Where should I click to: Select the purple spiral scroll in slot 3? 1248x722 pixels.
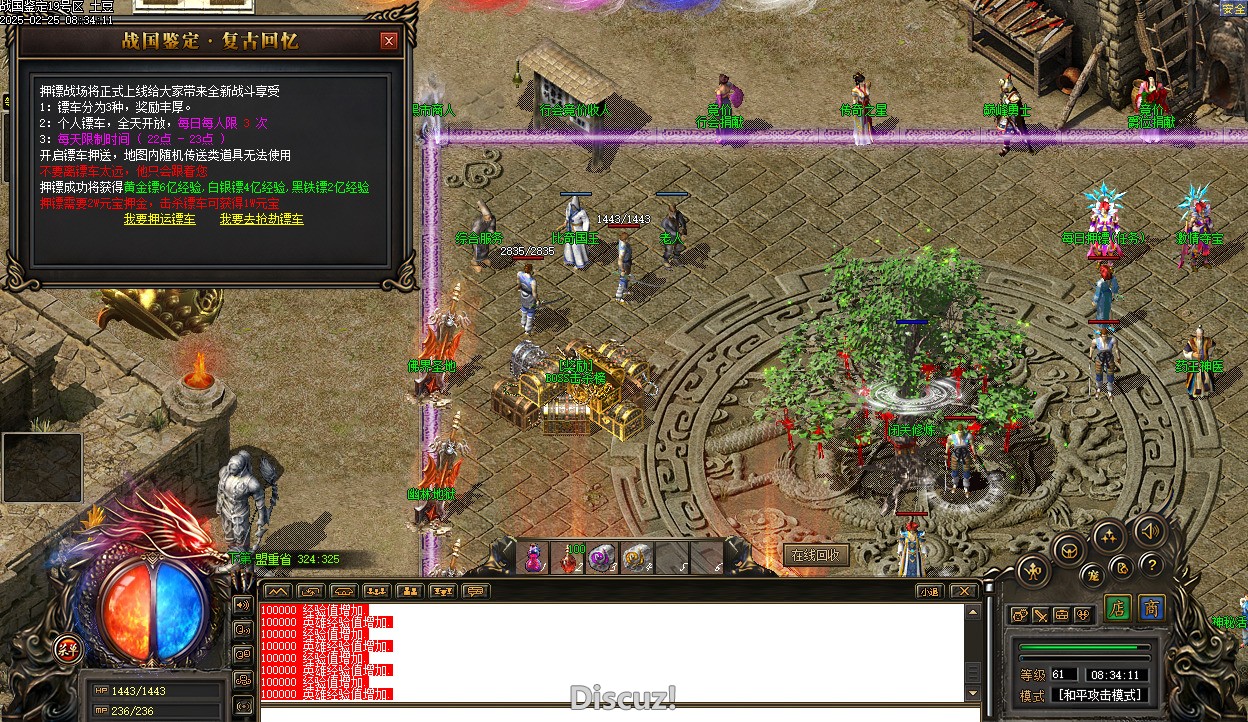[x=603, y=558]
